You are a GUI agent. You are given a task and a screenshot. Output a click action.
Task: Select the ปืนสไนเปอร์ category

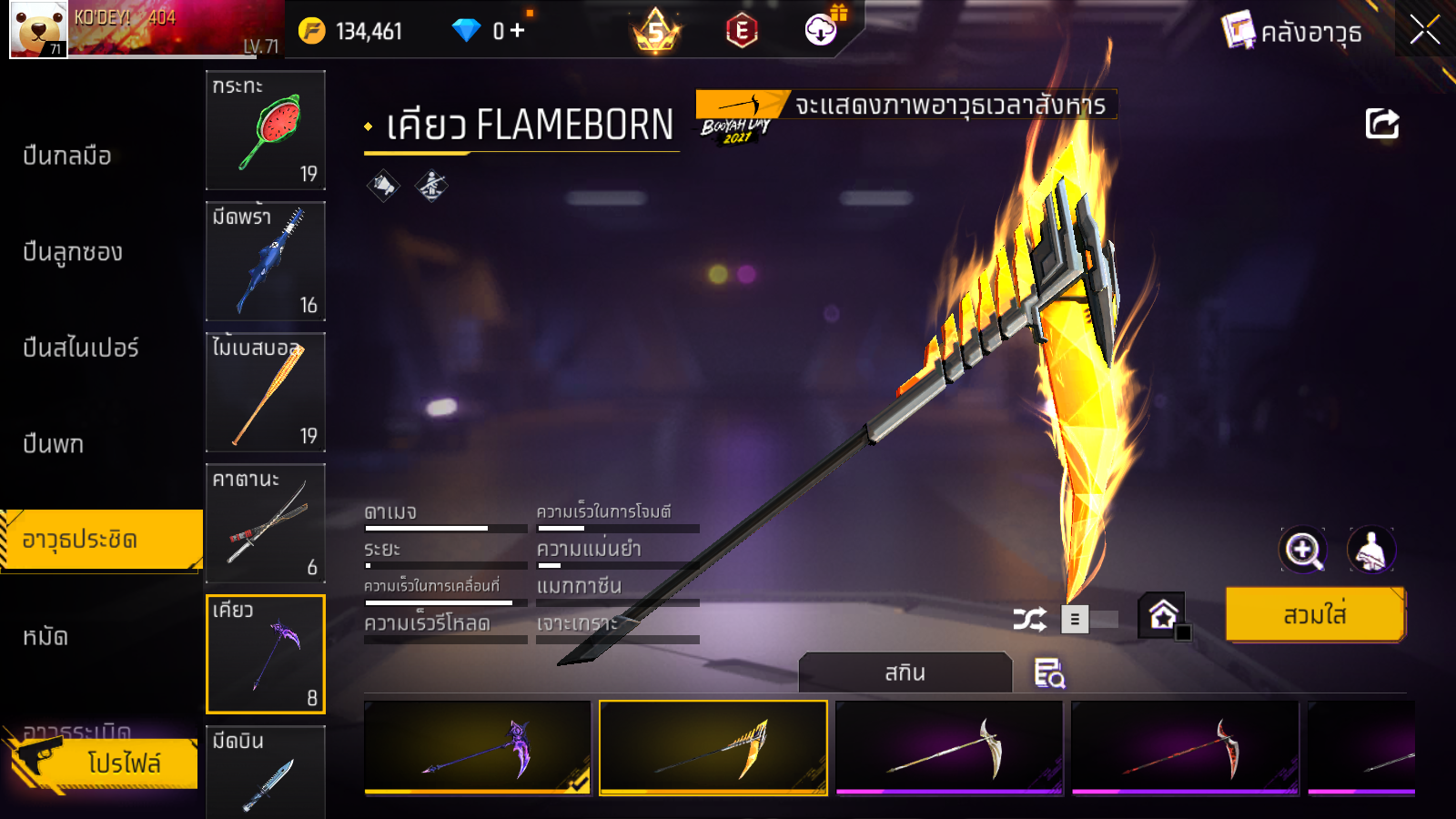tap(81, 348)
